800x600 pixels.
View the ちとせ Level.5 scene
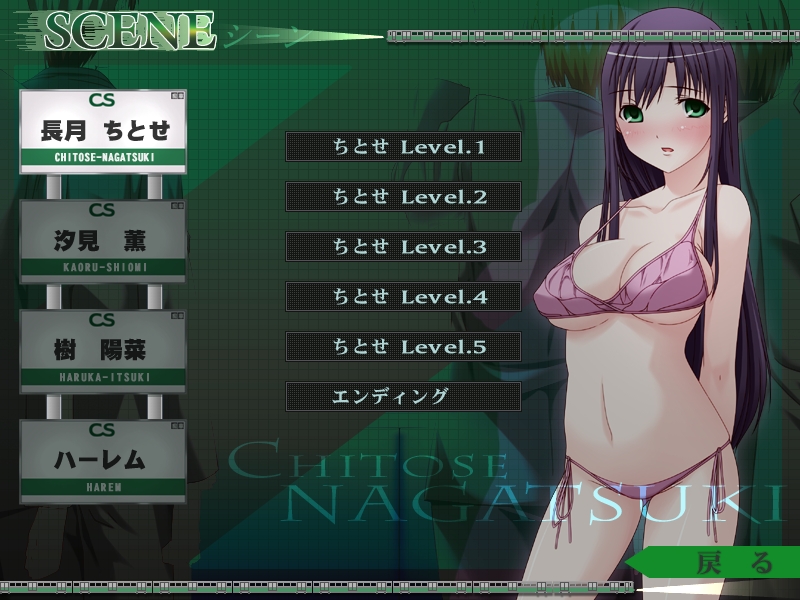point(403,347)
